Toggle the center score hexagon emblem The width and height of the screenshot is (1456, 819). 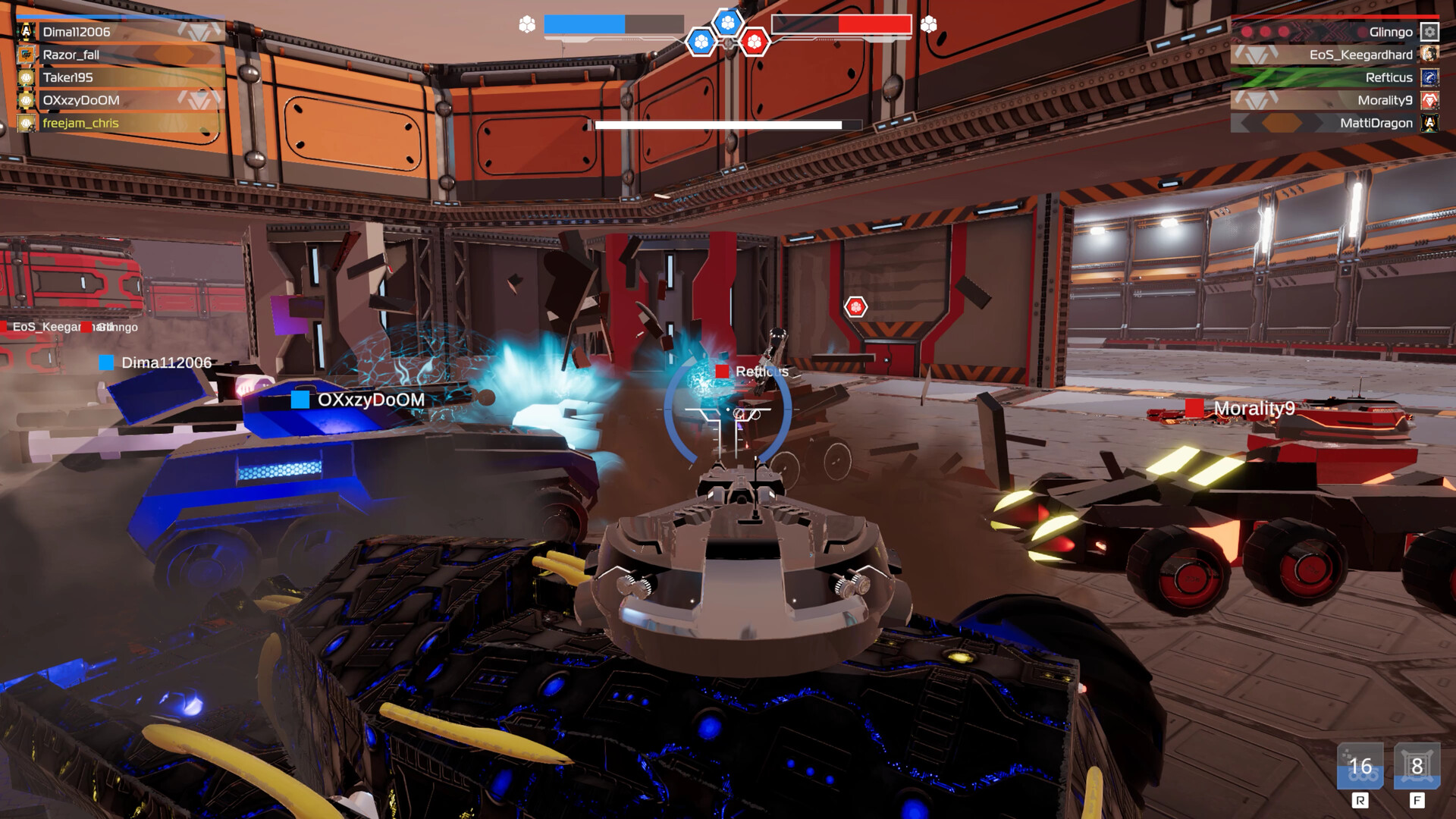pyautogui.click(x=728, y=24)
